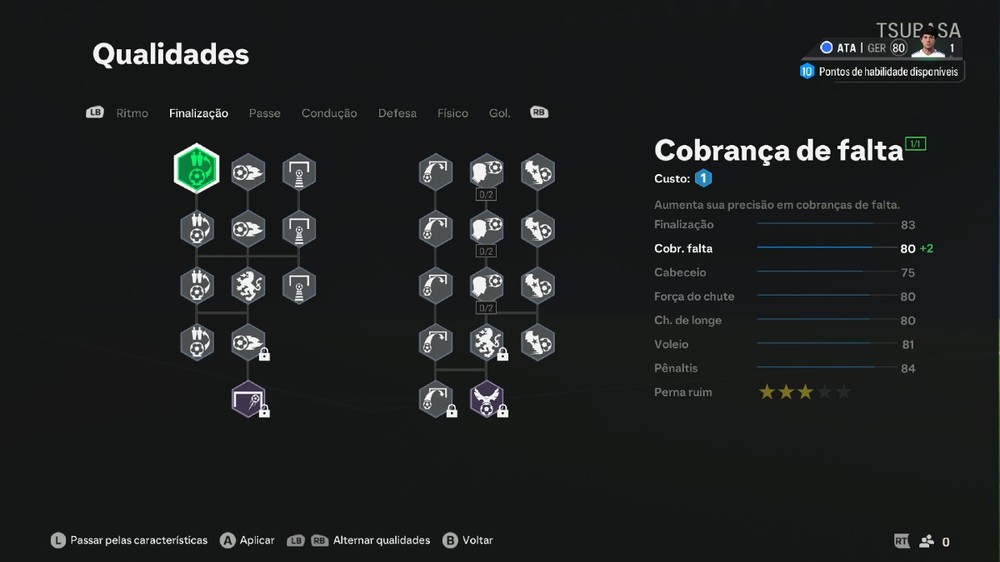This screenshot has width=1000, height=562.
Task: Select the green highlighted free kick node
Action: 197,171
